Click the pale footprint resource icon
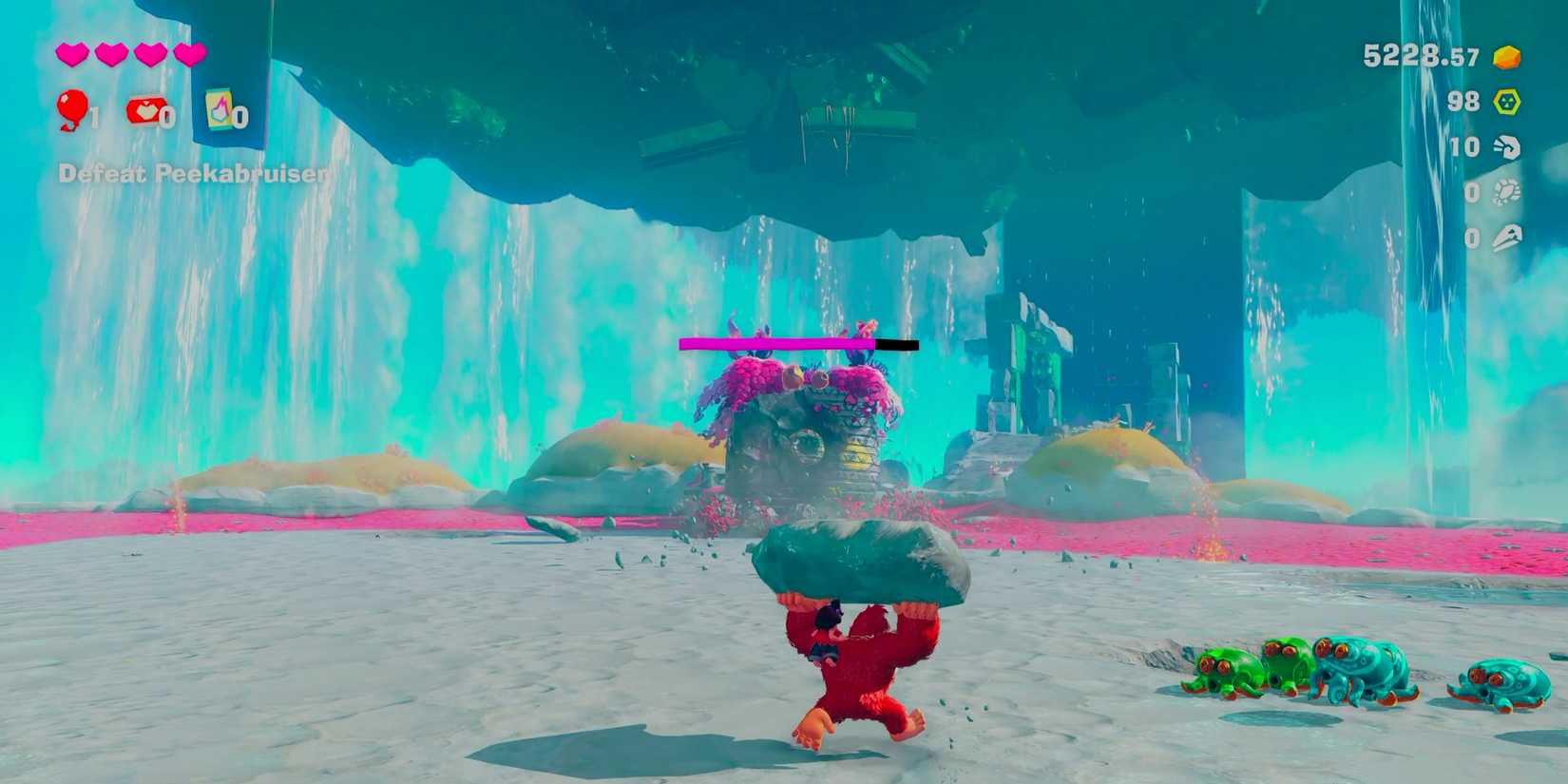 (1506, 193)
